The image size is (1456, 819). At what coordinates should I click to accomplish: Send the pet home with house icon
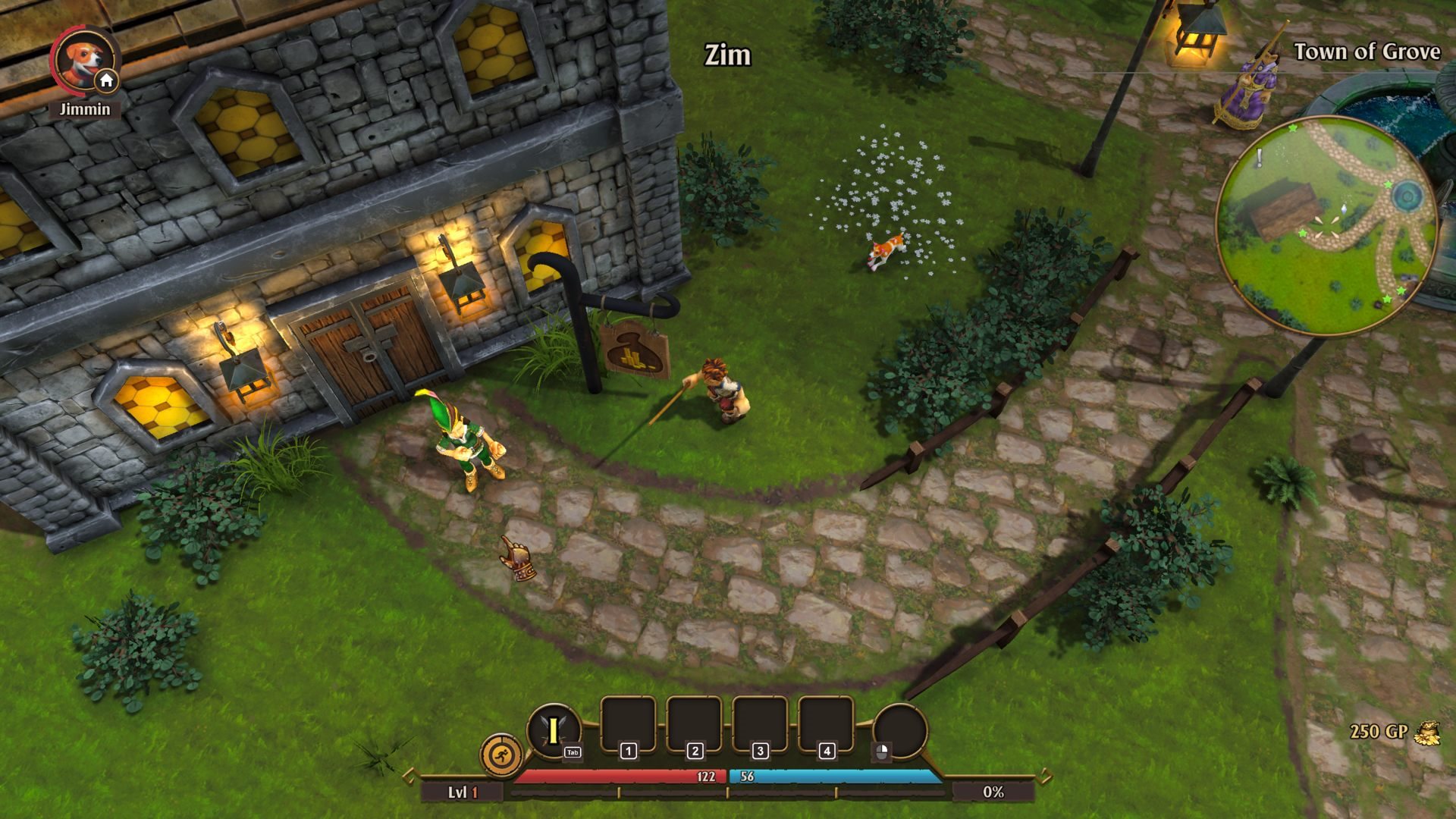107,80
